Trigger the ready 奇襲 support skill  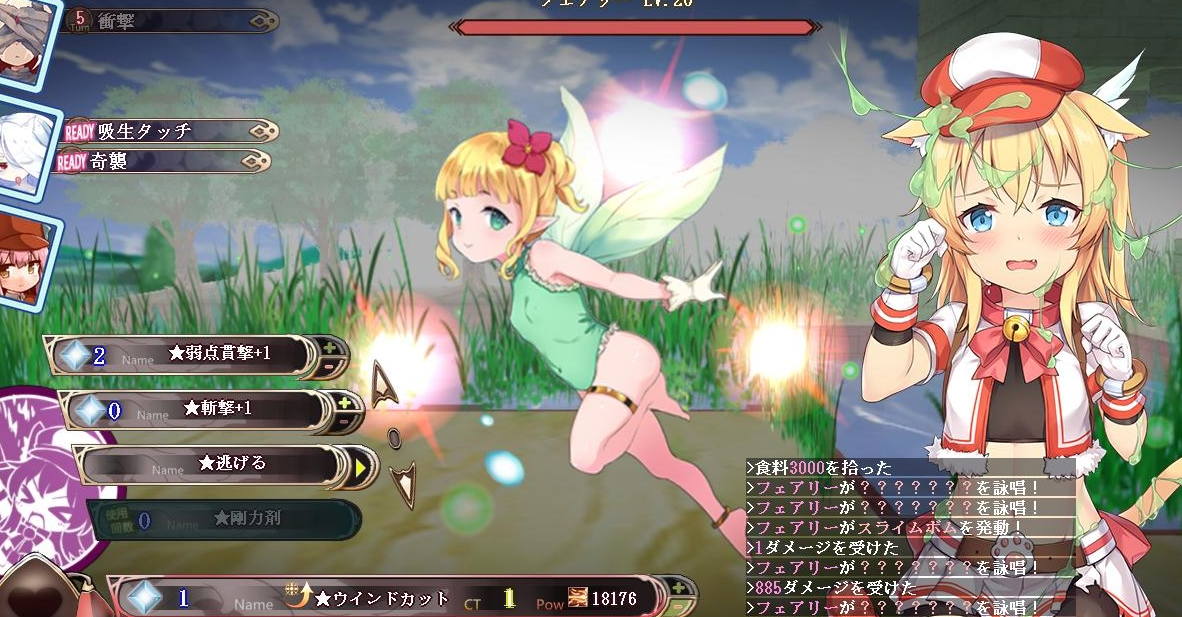click(160, 160)
